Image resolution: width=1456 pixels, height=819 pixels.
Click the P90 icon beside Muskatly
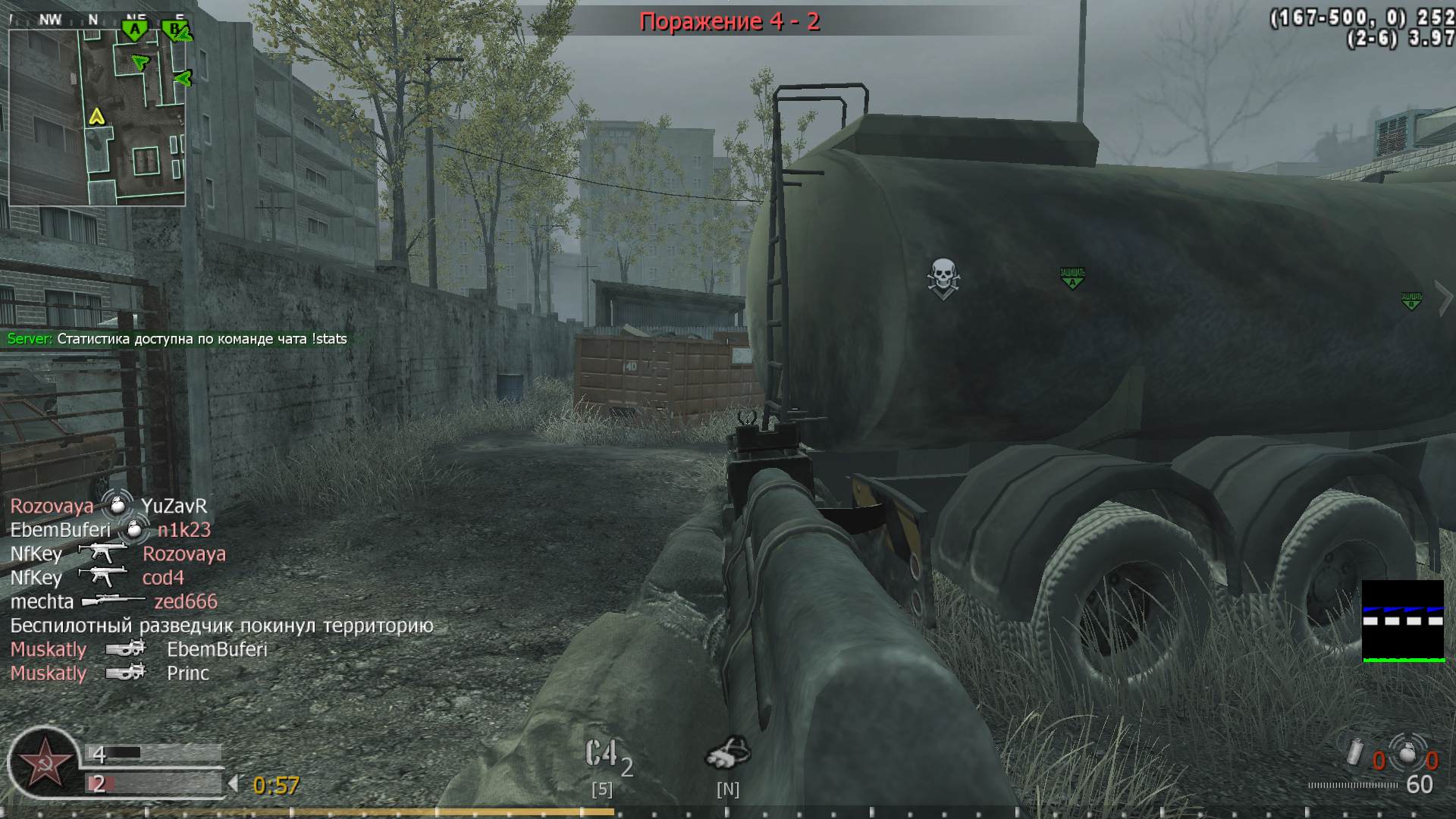pos(125,649)
